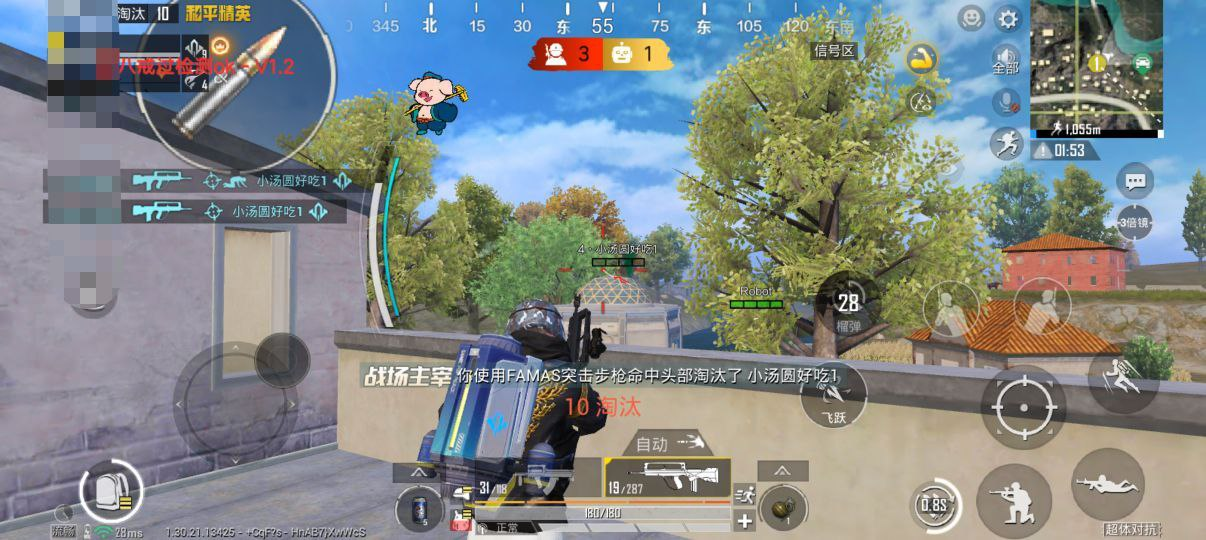Use the 飞跃 vault button
1206x540 pixels.
(x=833, y=396)
